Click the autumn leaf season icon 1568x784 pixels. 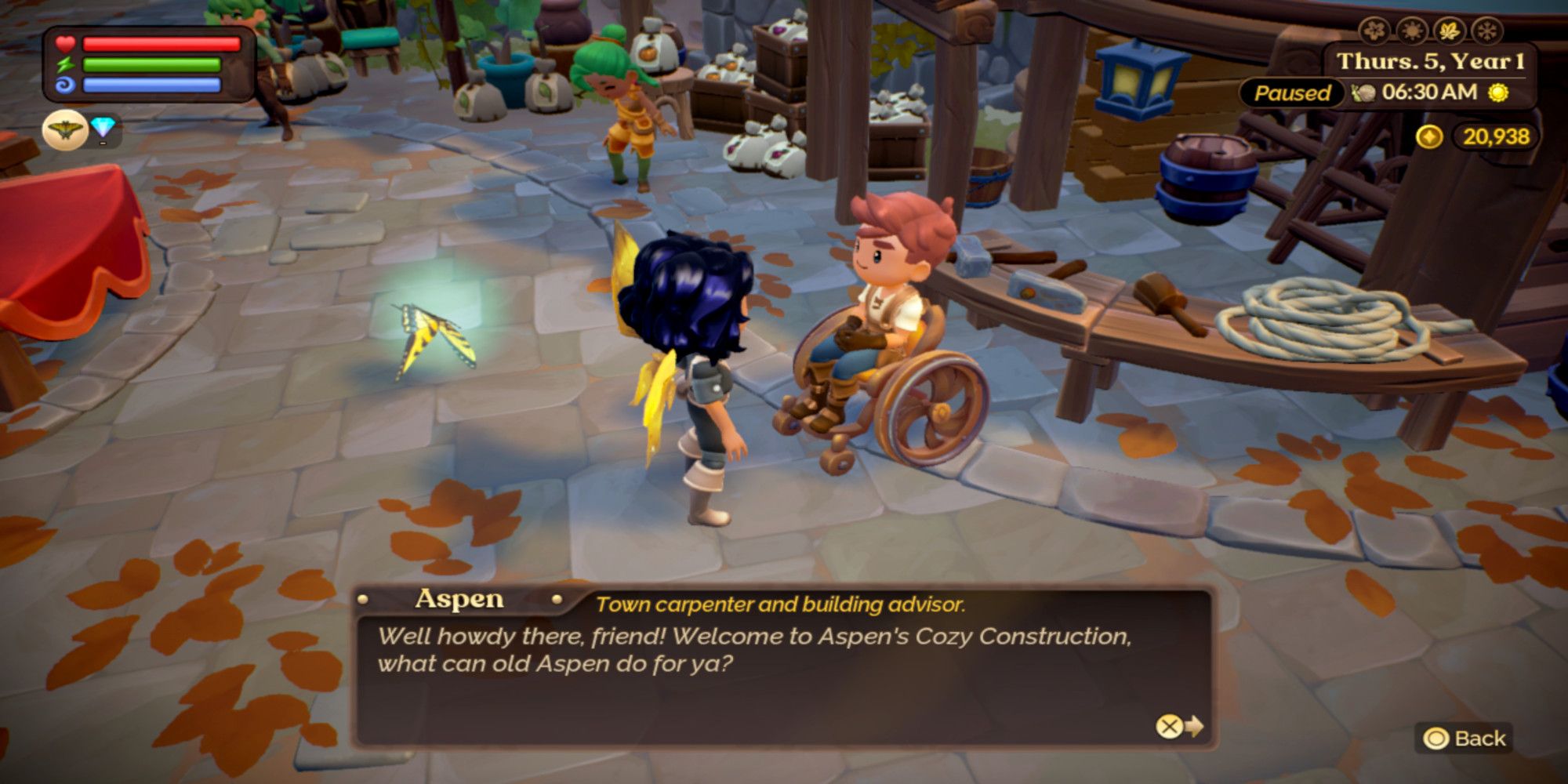pyautogui.click(x=1449, y=31)
